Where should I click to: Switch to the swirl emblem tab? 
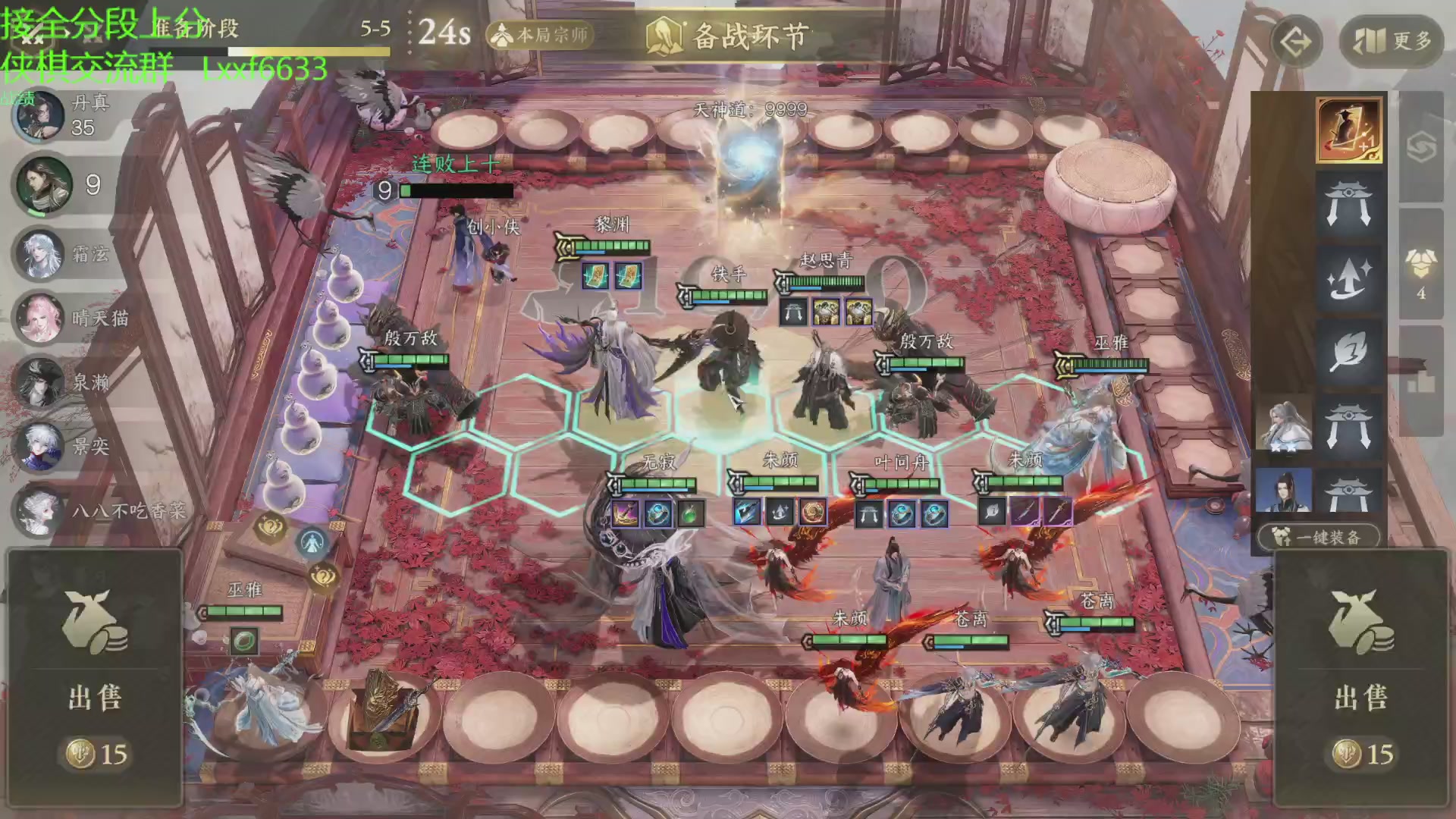pyautogui.click(x=1421, y=148)
